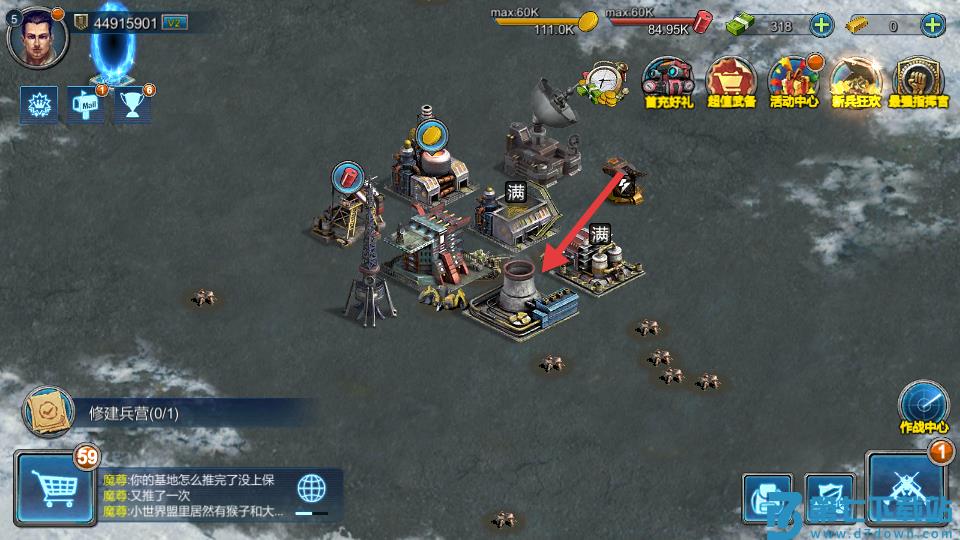Image resolution: width=960 pixels, height=540 pixels.
Task: Open the crossed rifles battle button
Action: (x=905, y=489)
